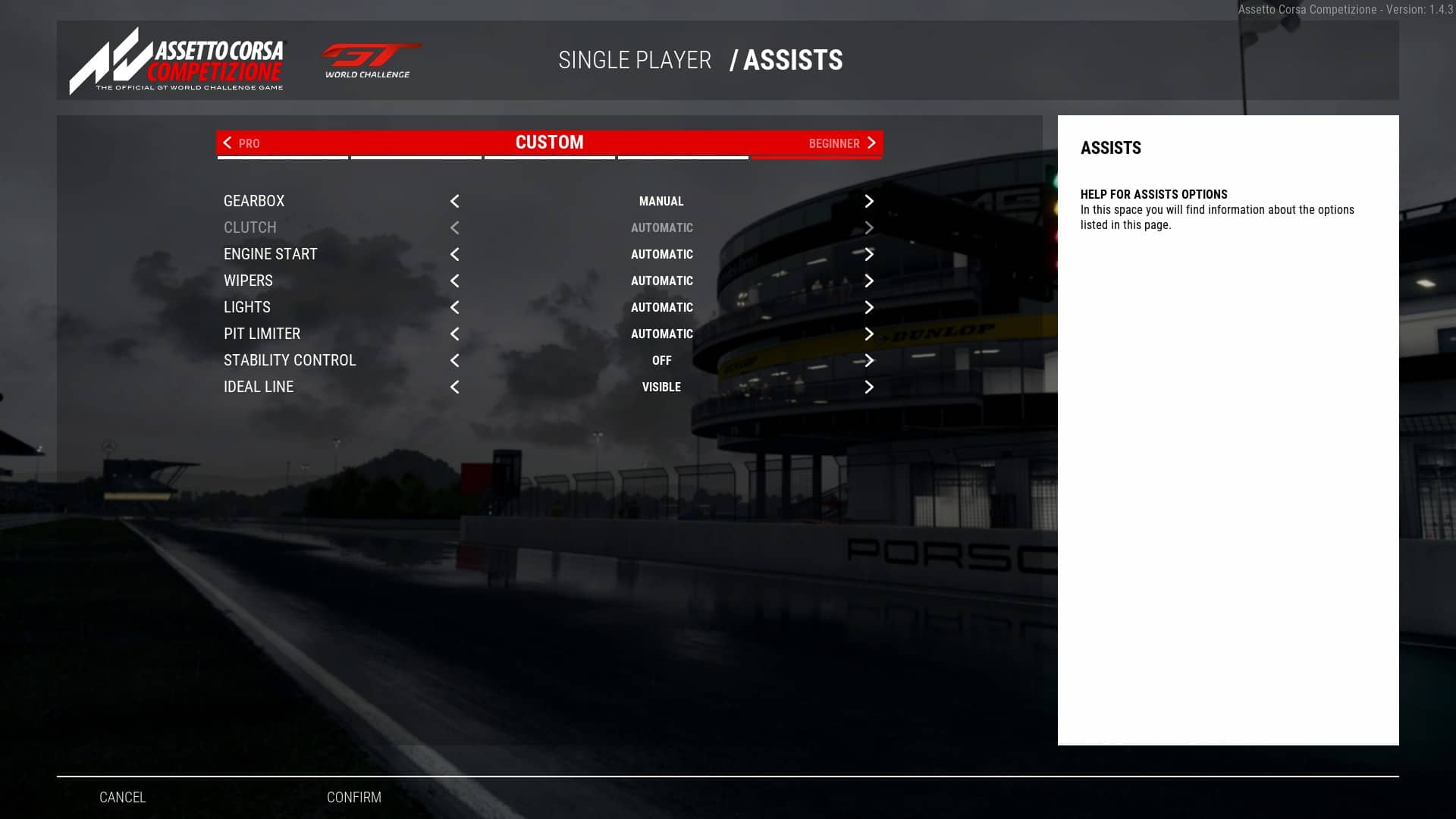Switch PIT LIMITER away from AUTOMATIC
This screenshot has height=819, width=1456.
click(x=869, y=334)
